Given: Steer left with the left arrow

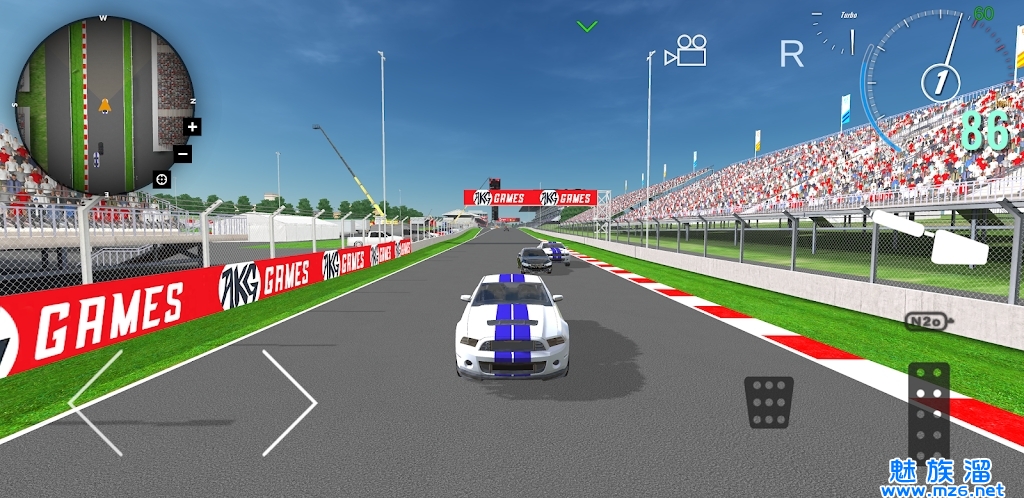Looking at the screenshot, I should tap(95, 403).
